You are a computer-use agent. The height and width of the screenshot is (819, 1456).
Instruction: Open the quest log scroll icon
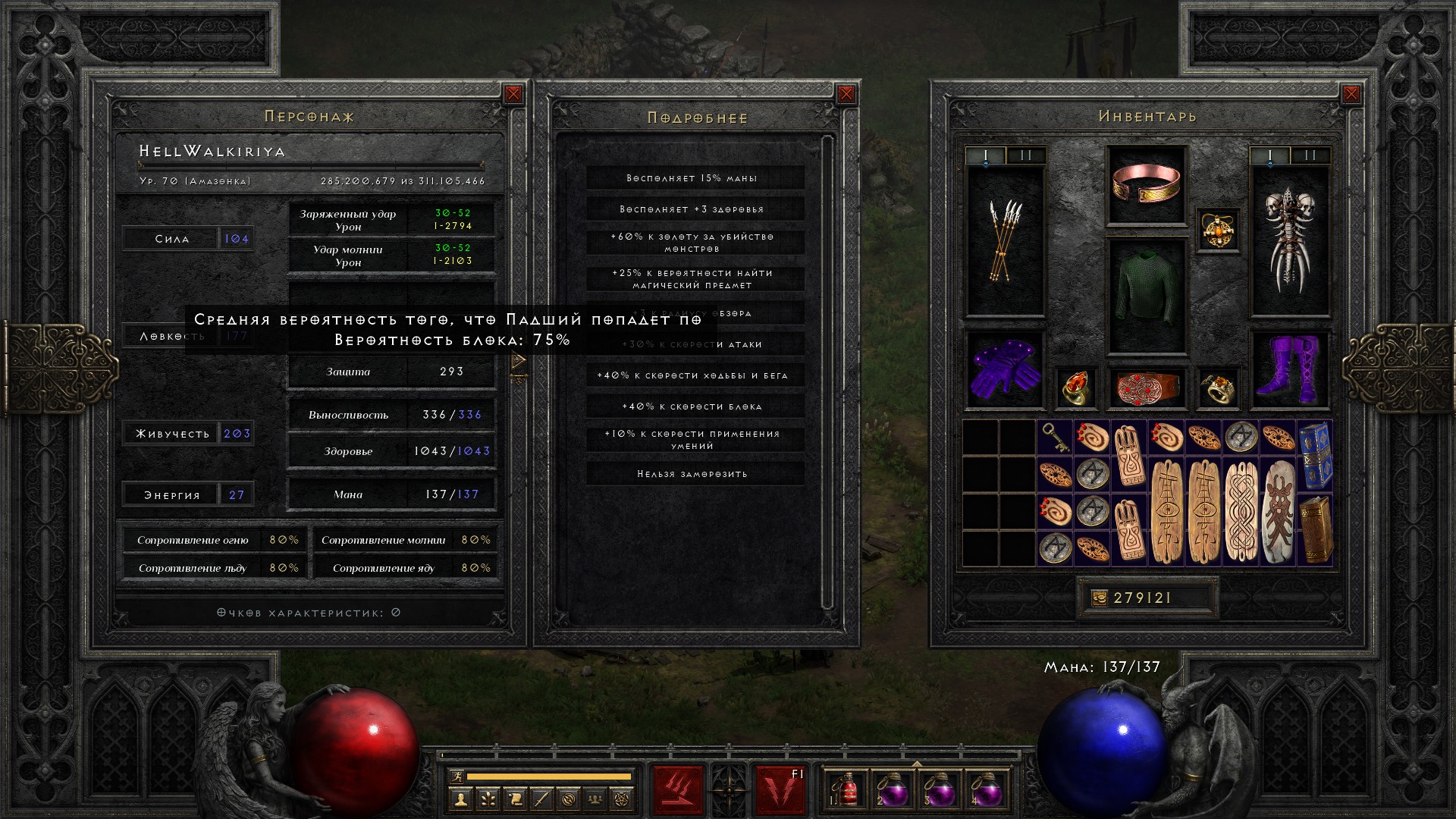515,799
